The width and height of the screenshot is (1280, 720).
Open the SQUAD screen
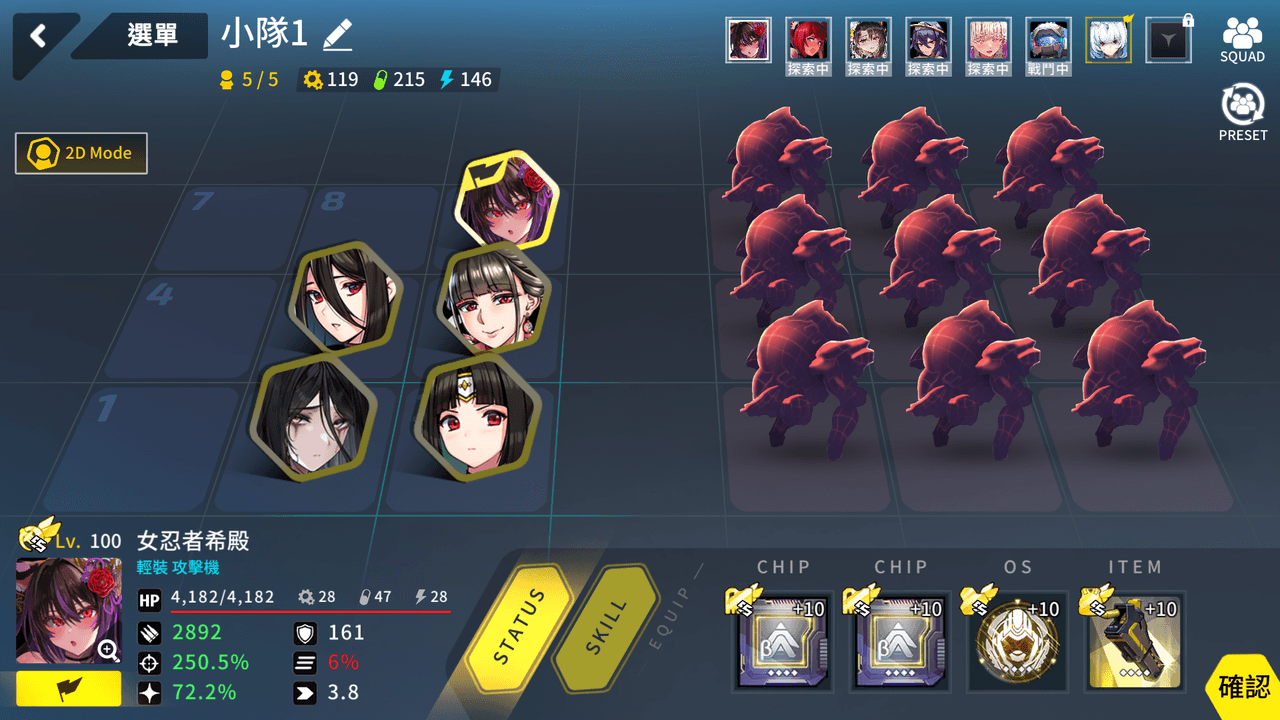click(x=1242, y=40)
